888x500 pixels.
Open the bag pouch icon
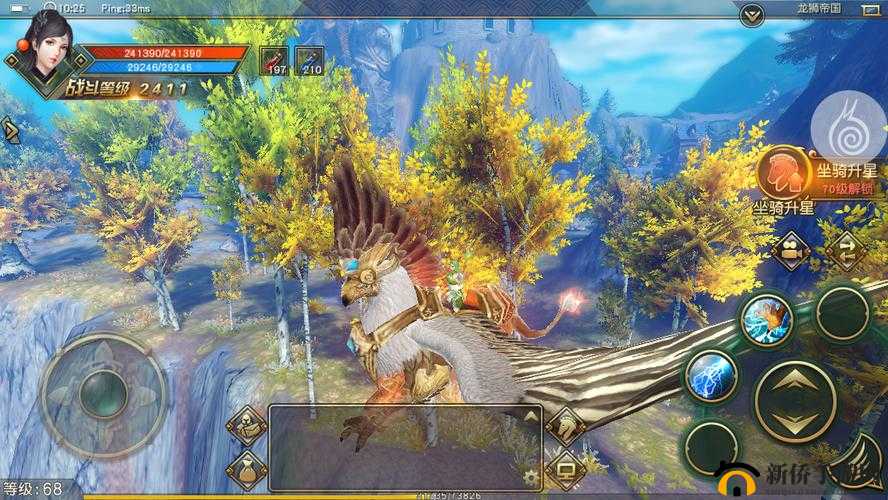(x=246, y=469)
